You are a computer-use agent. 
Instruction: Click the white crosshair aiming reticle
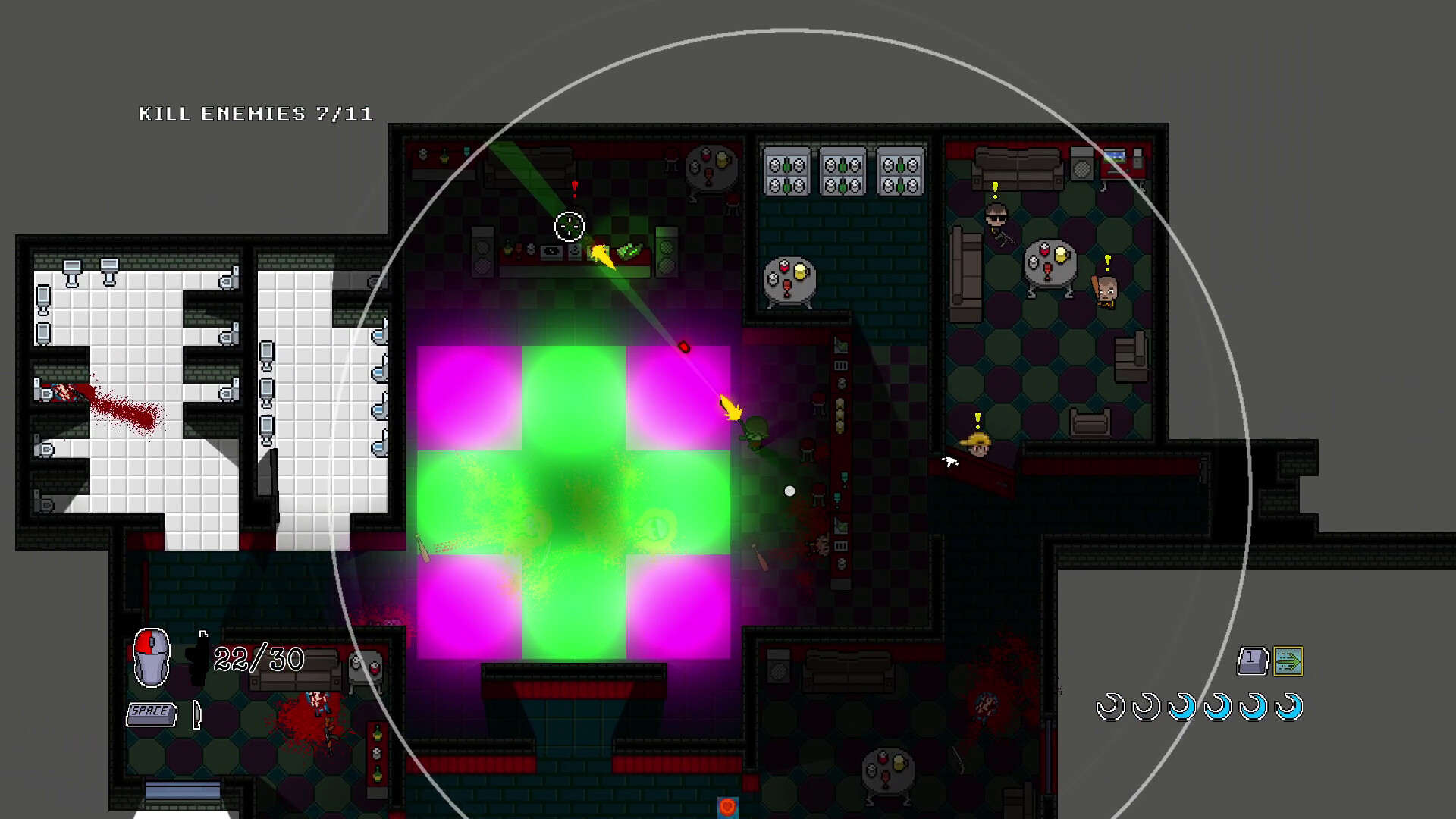click(569, 226)
